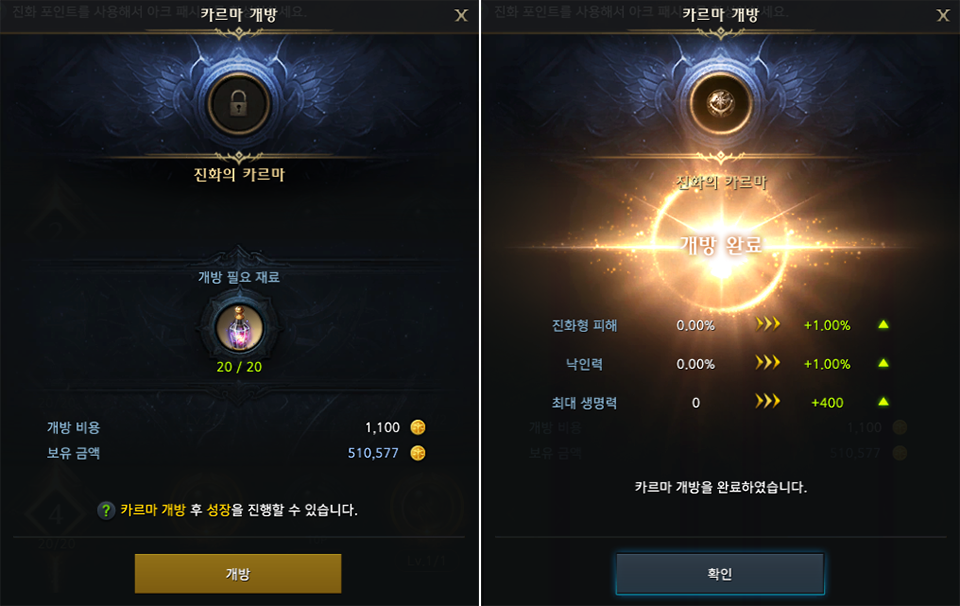The height and width of the screenshot is (606, 960).
Task: Click the green question mark help icon
Action: [x=106, y=510]
